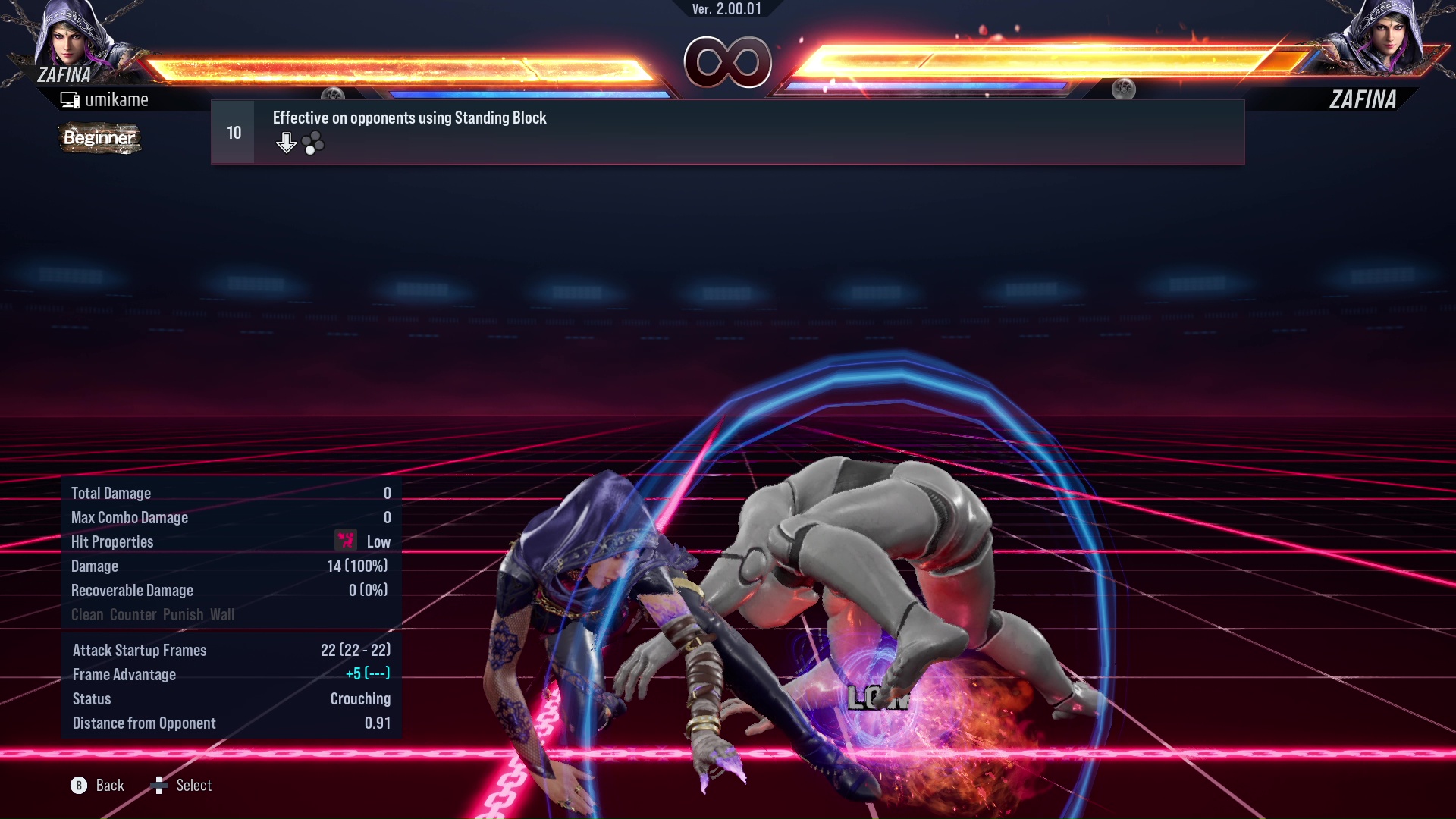1456x819 pixels.
Task: Select the down arrow input notation icon
Action: pyautogui.click(x=286, y=141)
